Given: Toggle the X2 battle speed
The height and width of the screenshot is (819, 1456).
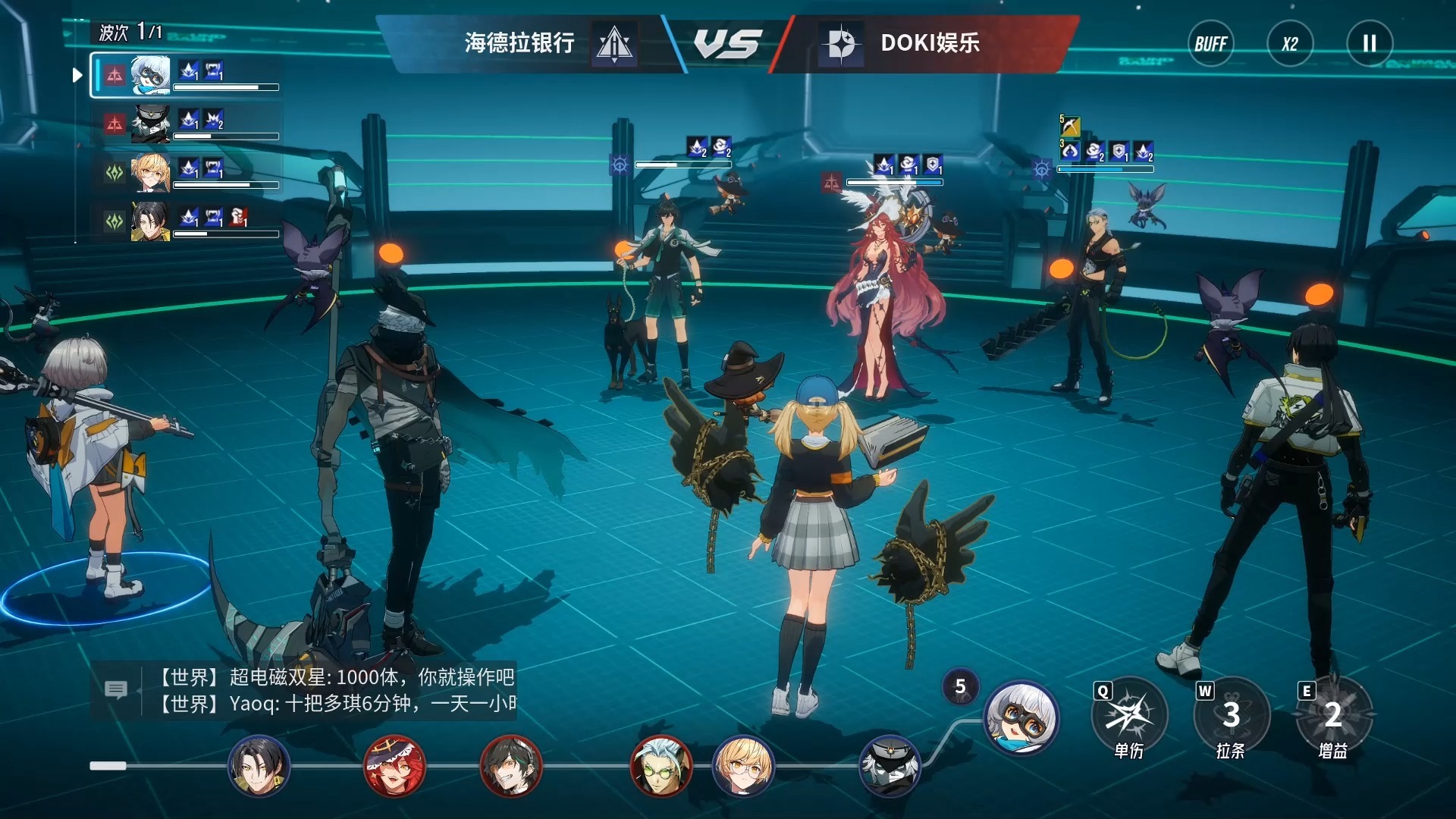Looking at the screenshot, I should (1290, 44).
